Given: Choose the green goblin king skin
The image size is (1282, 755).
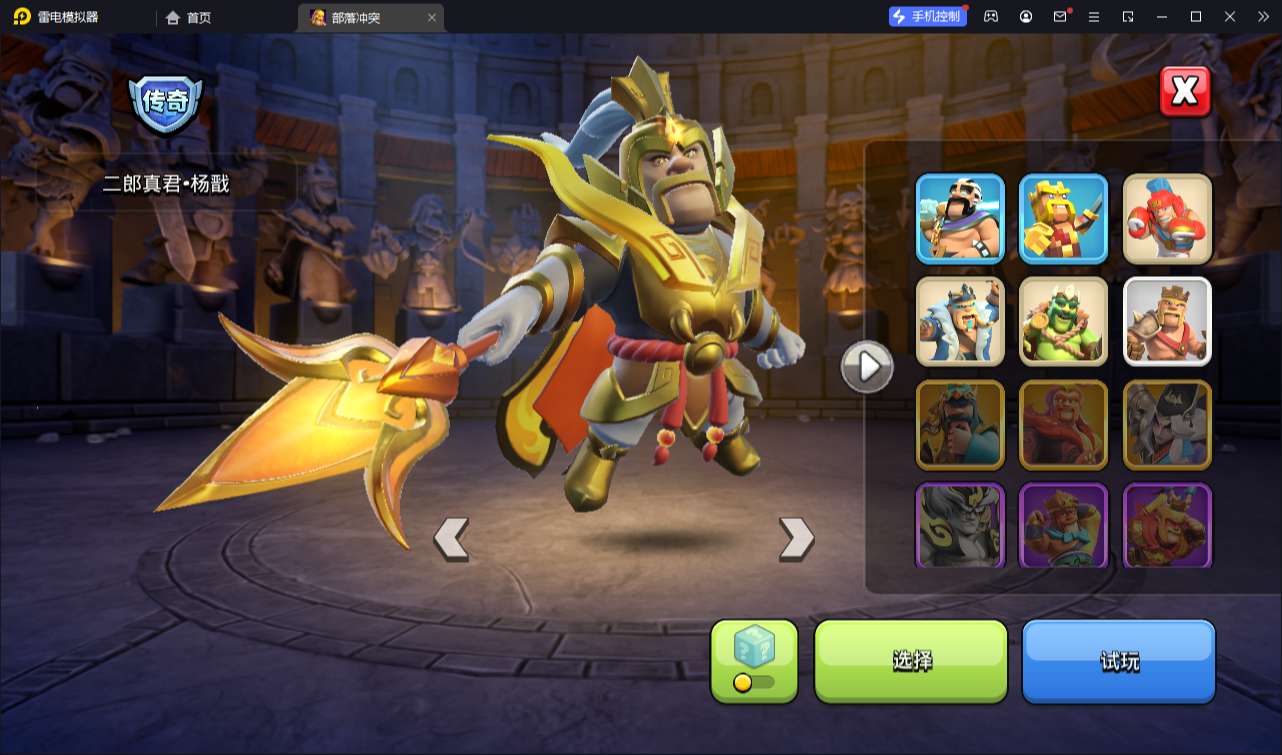Looking at the screenshot, I should click(x=1063, y=322).
